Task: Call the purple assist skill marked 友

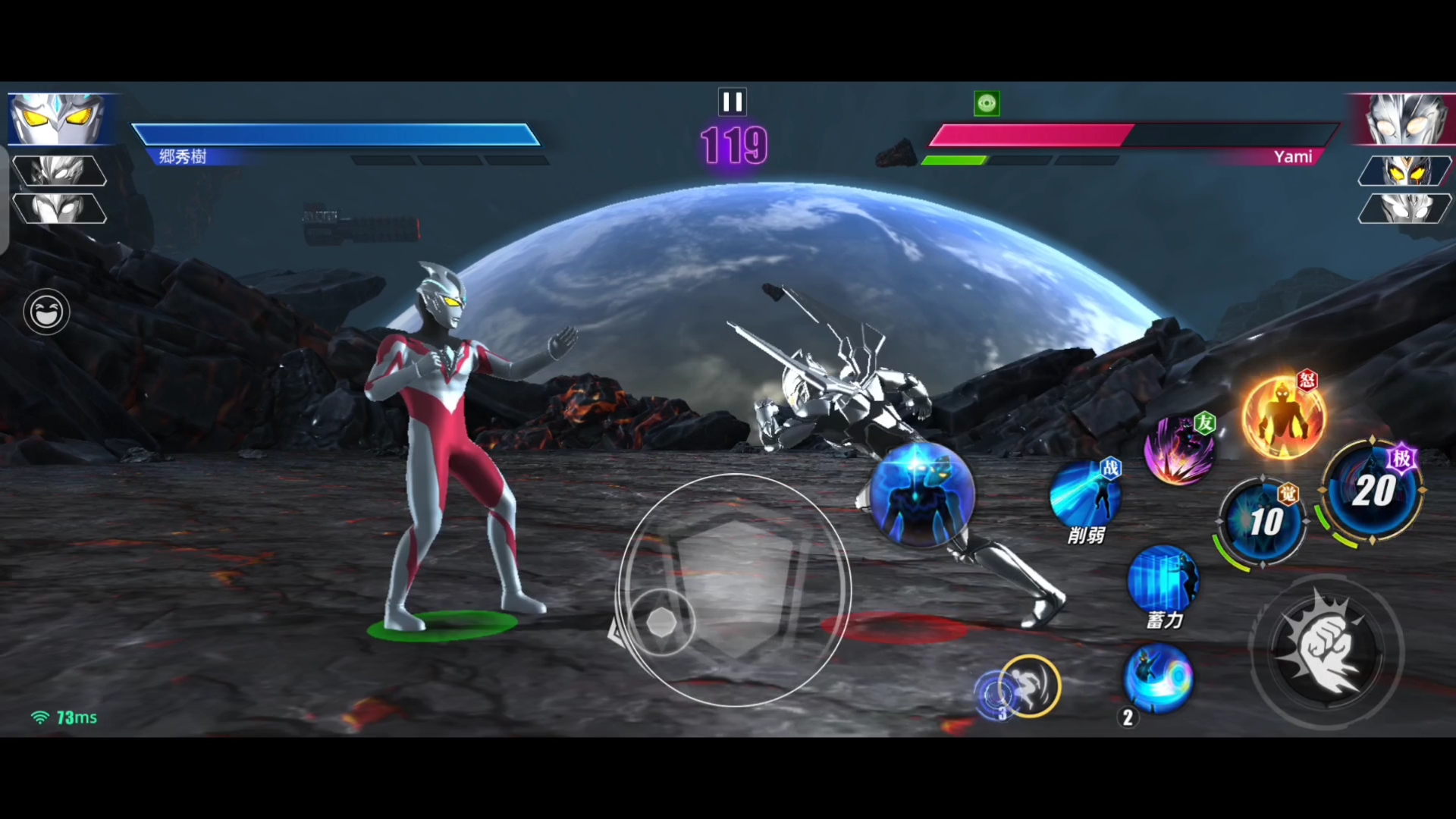Action: point(1179,450)
